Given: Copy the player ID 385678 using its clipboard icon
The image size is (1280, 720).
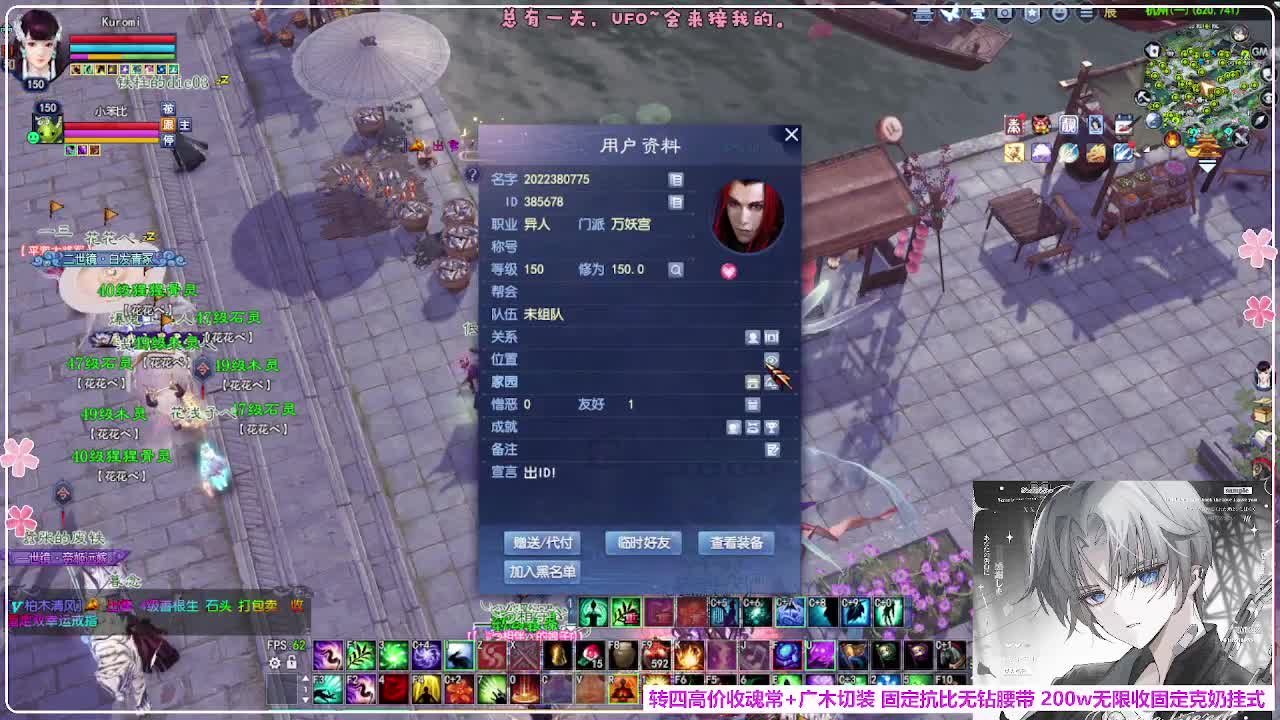Looking at the screenshot, I should [x=676, y=201].
